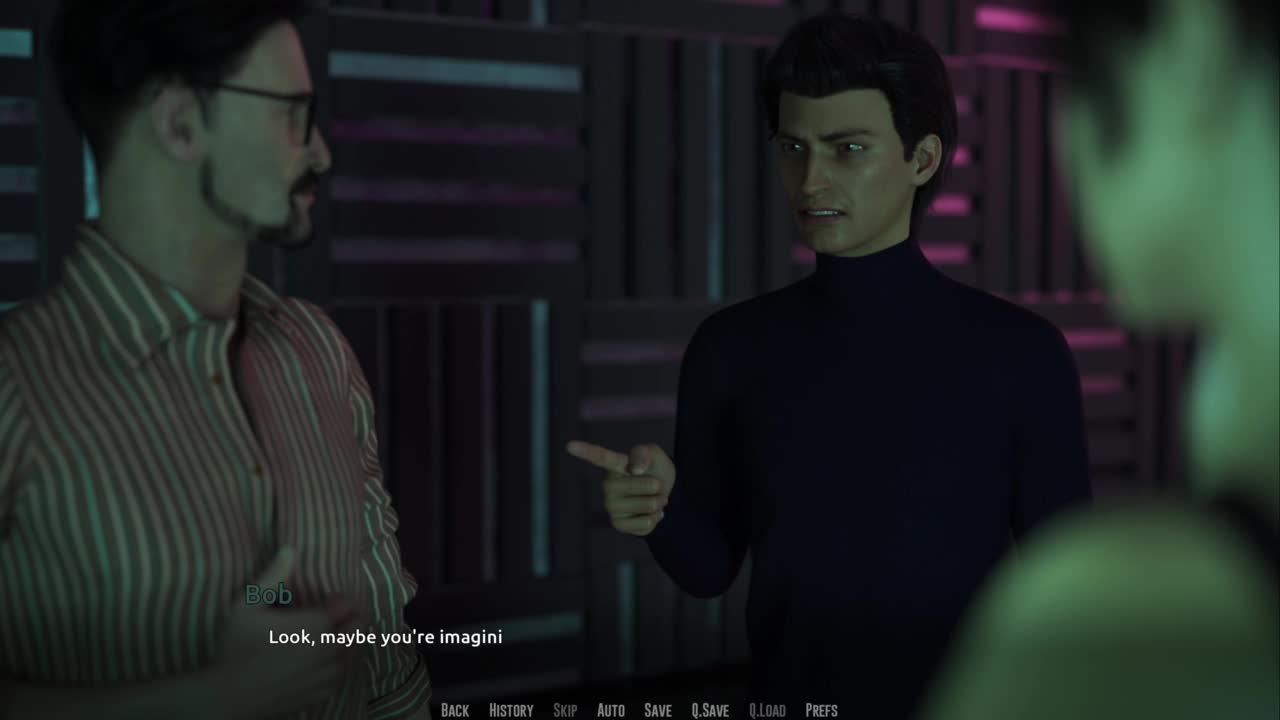This screenshot has width=1280, height=720.
Task: Quick save with Q.Save
Action: [710, 710]
